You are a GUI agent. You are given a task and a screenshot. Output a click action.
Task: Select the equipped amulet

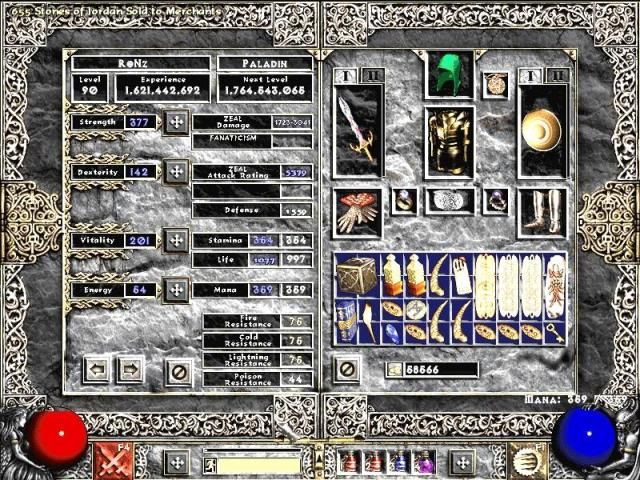(x=495, y=84)
